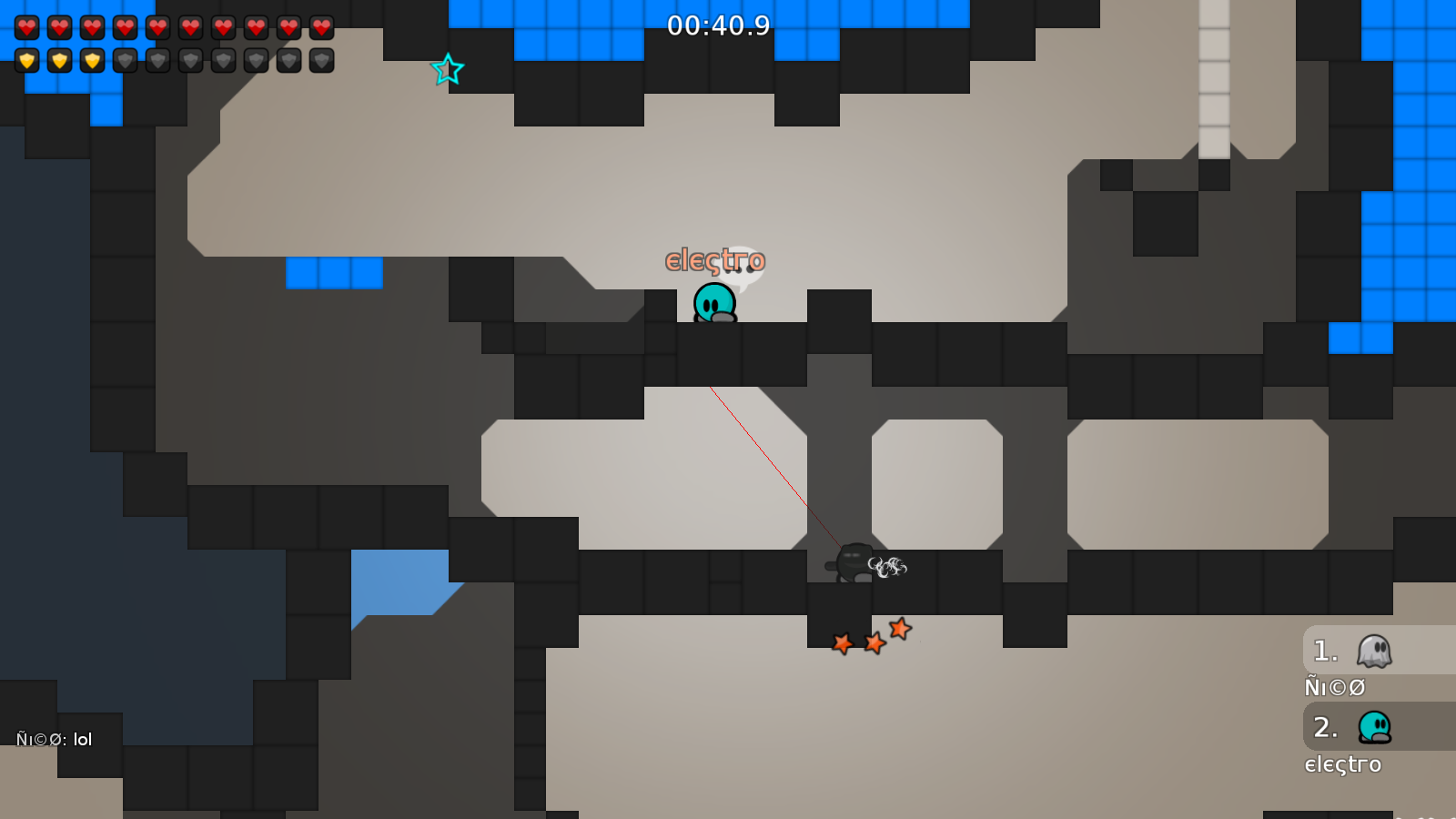
Task: Select the last heart in the health bar
Action: click(320, 26)
